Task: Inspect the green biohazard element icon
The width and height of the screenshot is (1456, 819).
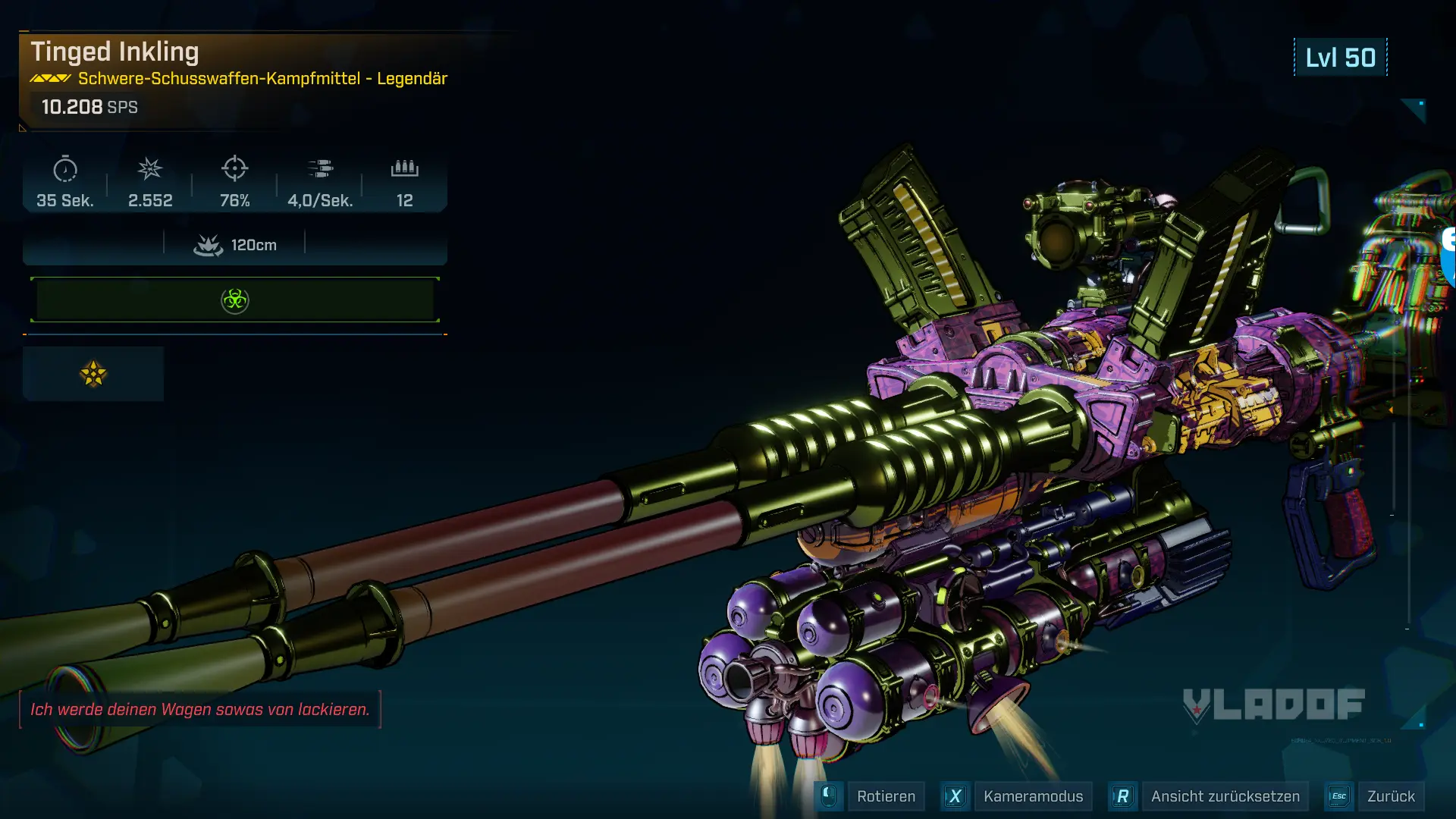Action: point(235,300)
